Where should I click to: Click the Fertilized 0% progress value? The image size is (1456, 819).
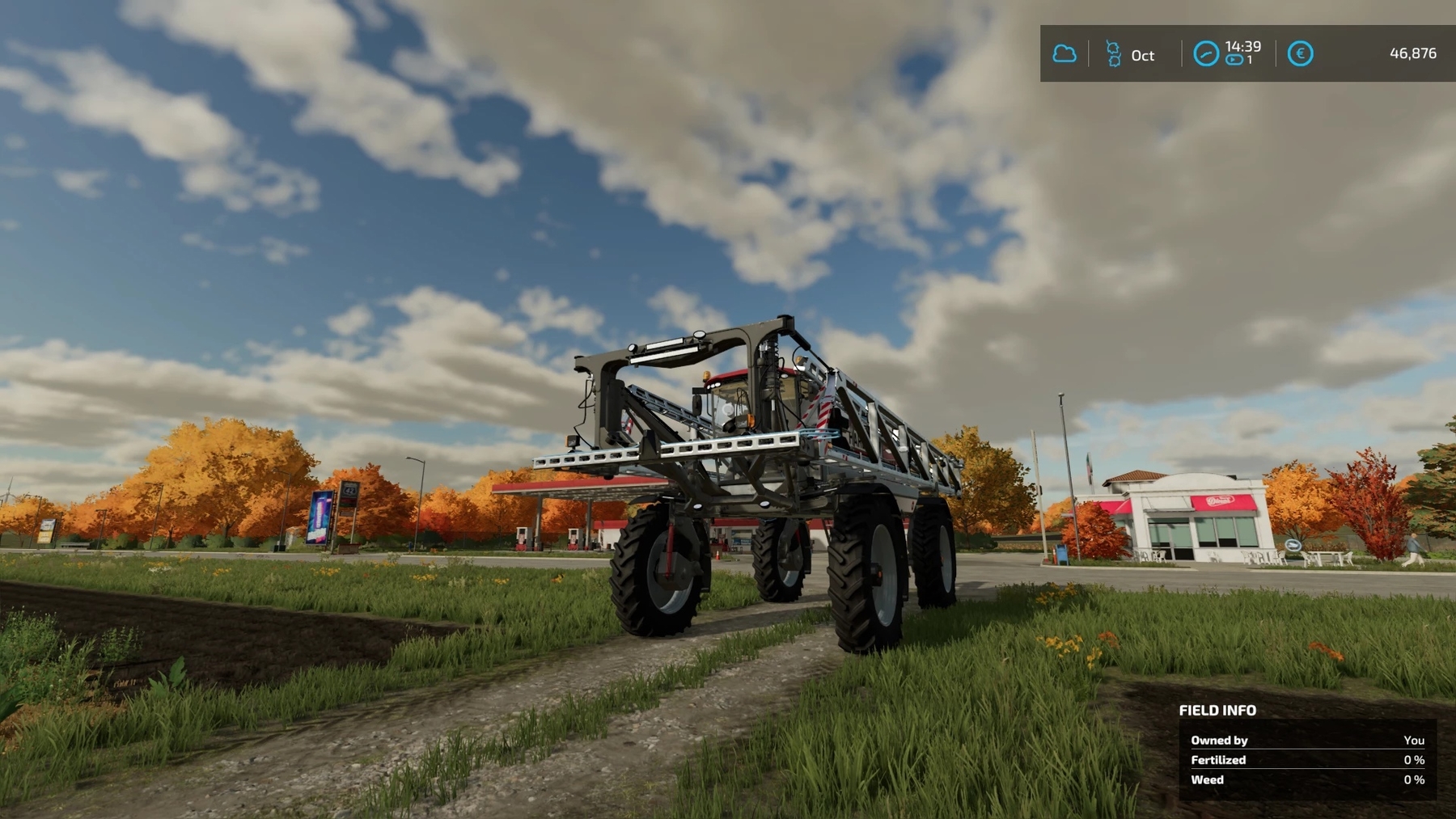click(1412, 760)
